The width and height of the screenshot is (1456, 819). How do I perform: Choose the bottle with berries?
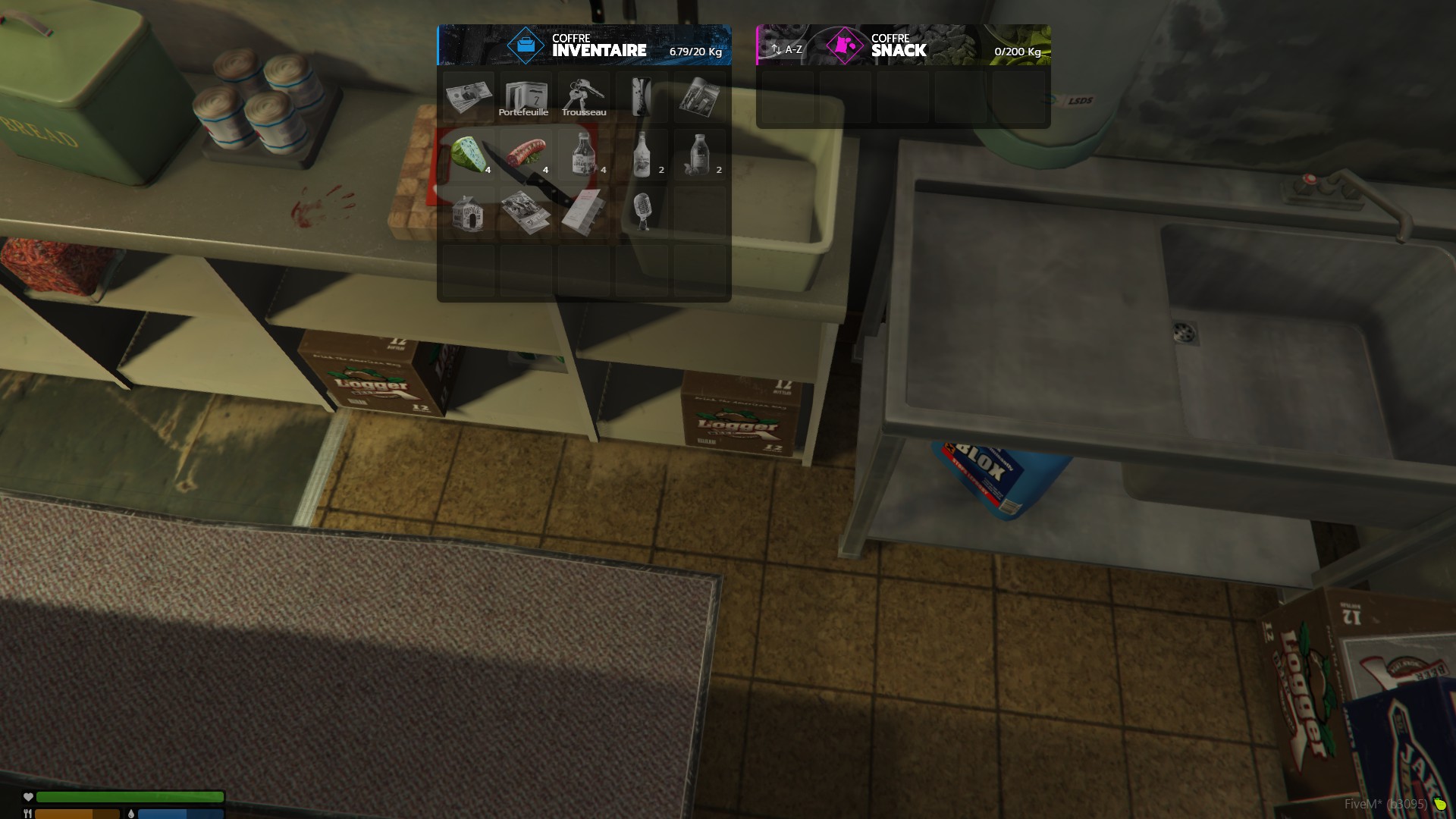click(x=699, y=155)
